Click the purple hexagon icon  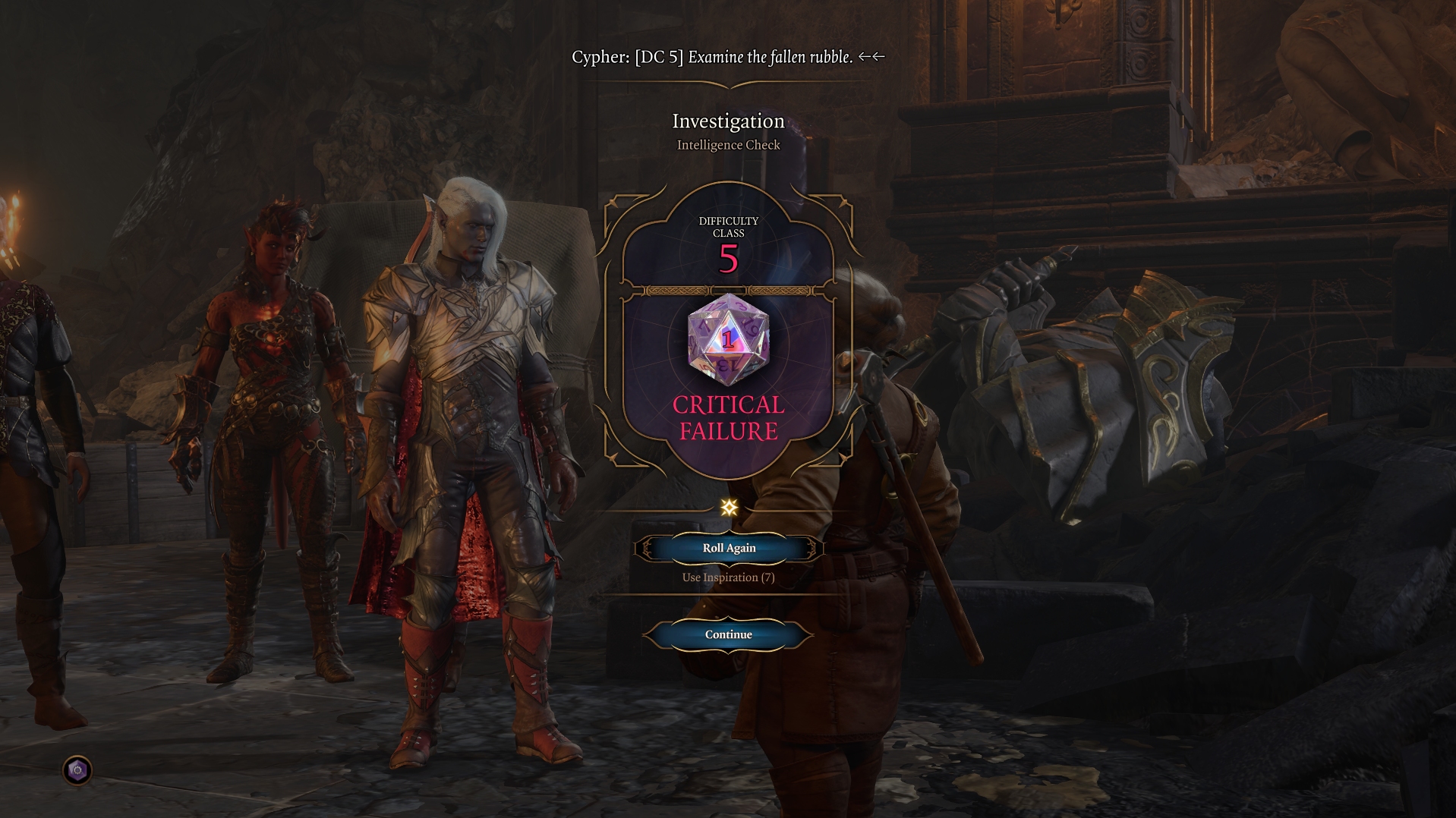[x=77, y=771]
